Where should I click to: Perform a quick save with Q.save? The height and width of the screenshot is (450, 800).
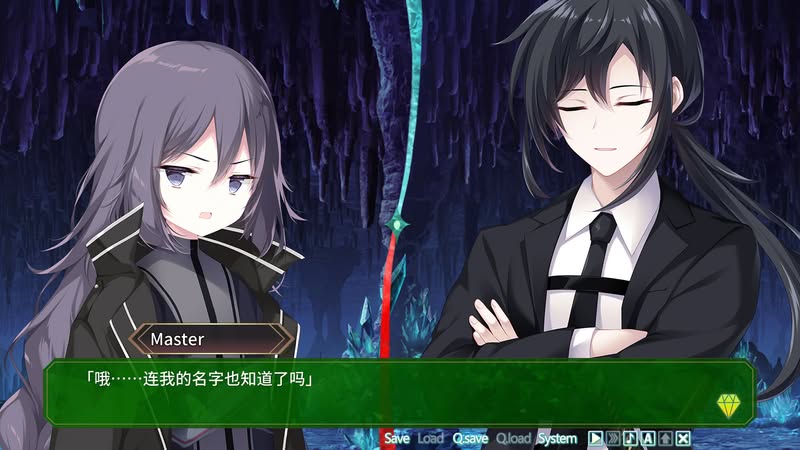click(x=470, y=438)
